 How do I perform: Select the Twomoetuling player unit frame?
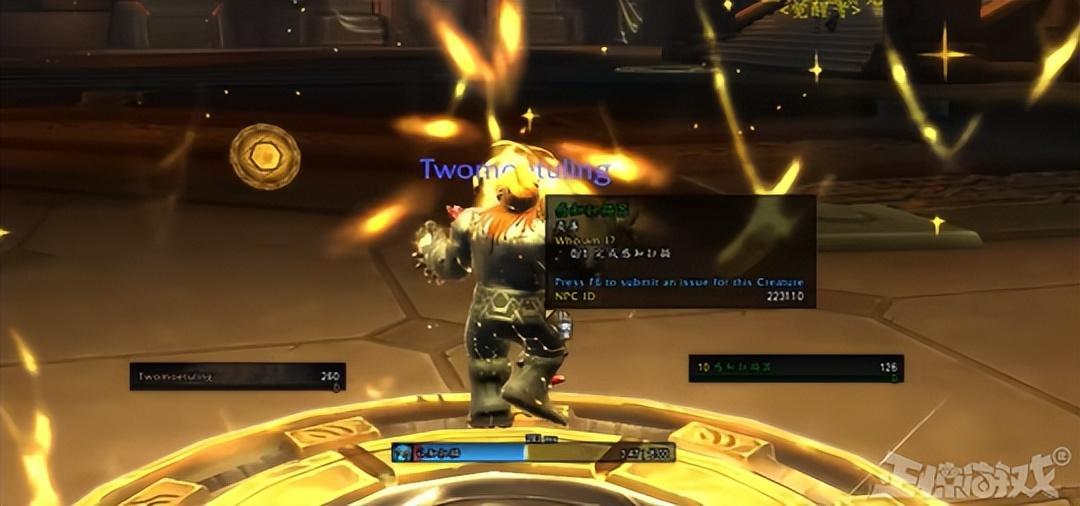[237, 376]
